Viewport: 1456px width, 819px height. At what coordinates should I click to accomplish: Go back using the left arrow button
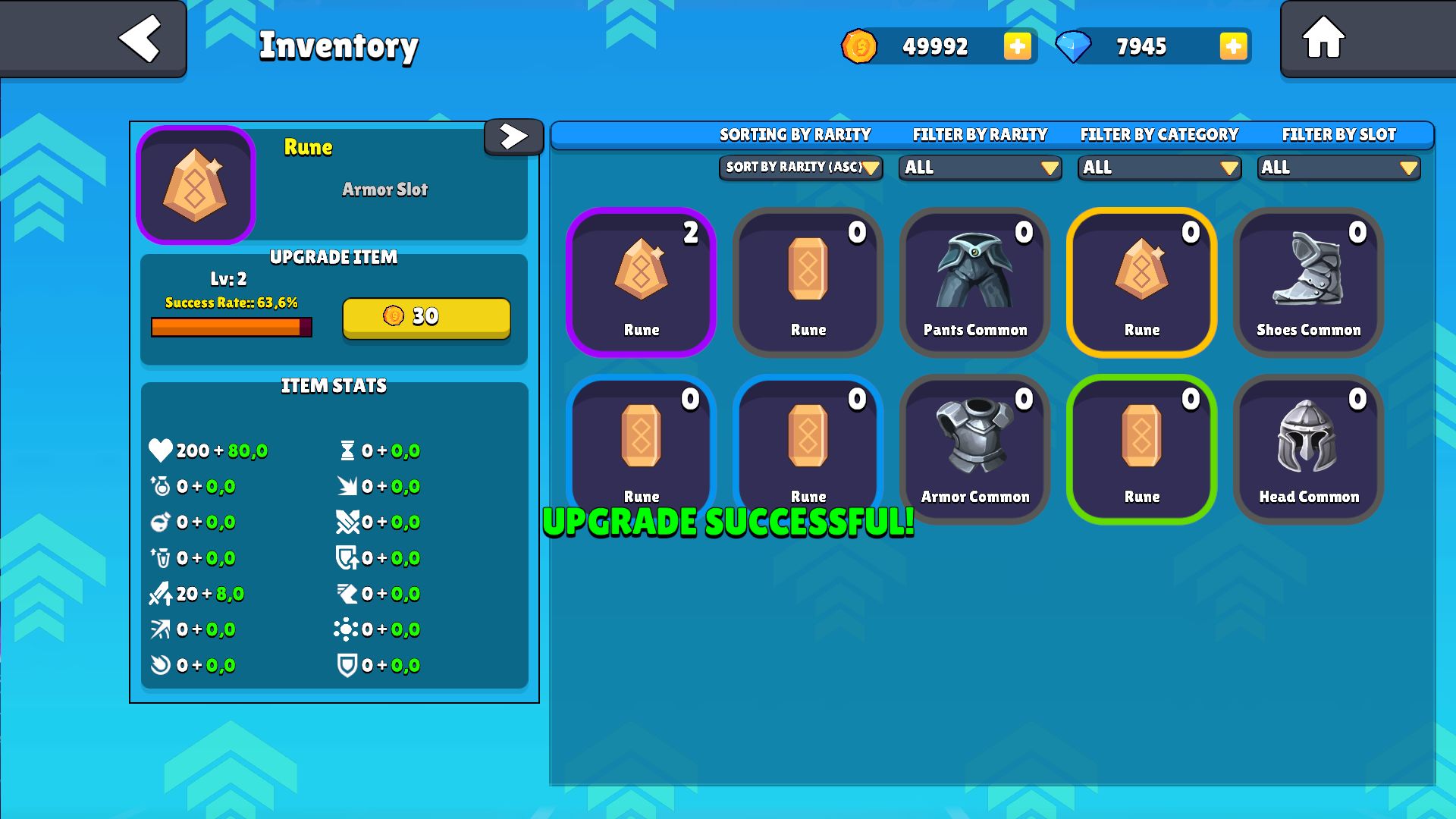coord(140,38)
